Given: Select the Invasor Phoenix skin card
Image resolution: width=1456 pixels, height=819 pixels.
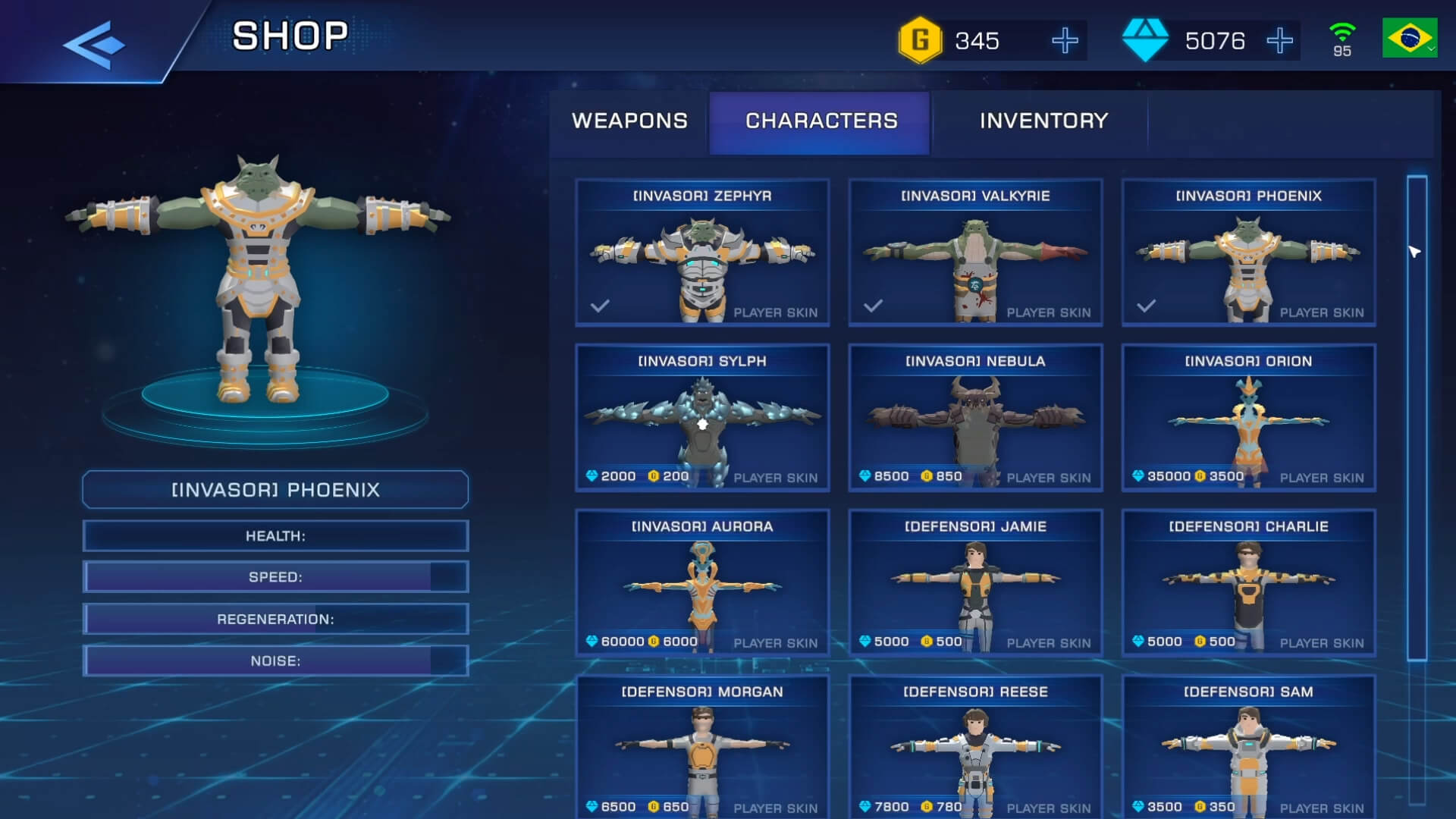Looking at the screenshot, I should [1248, 253].
